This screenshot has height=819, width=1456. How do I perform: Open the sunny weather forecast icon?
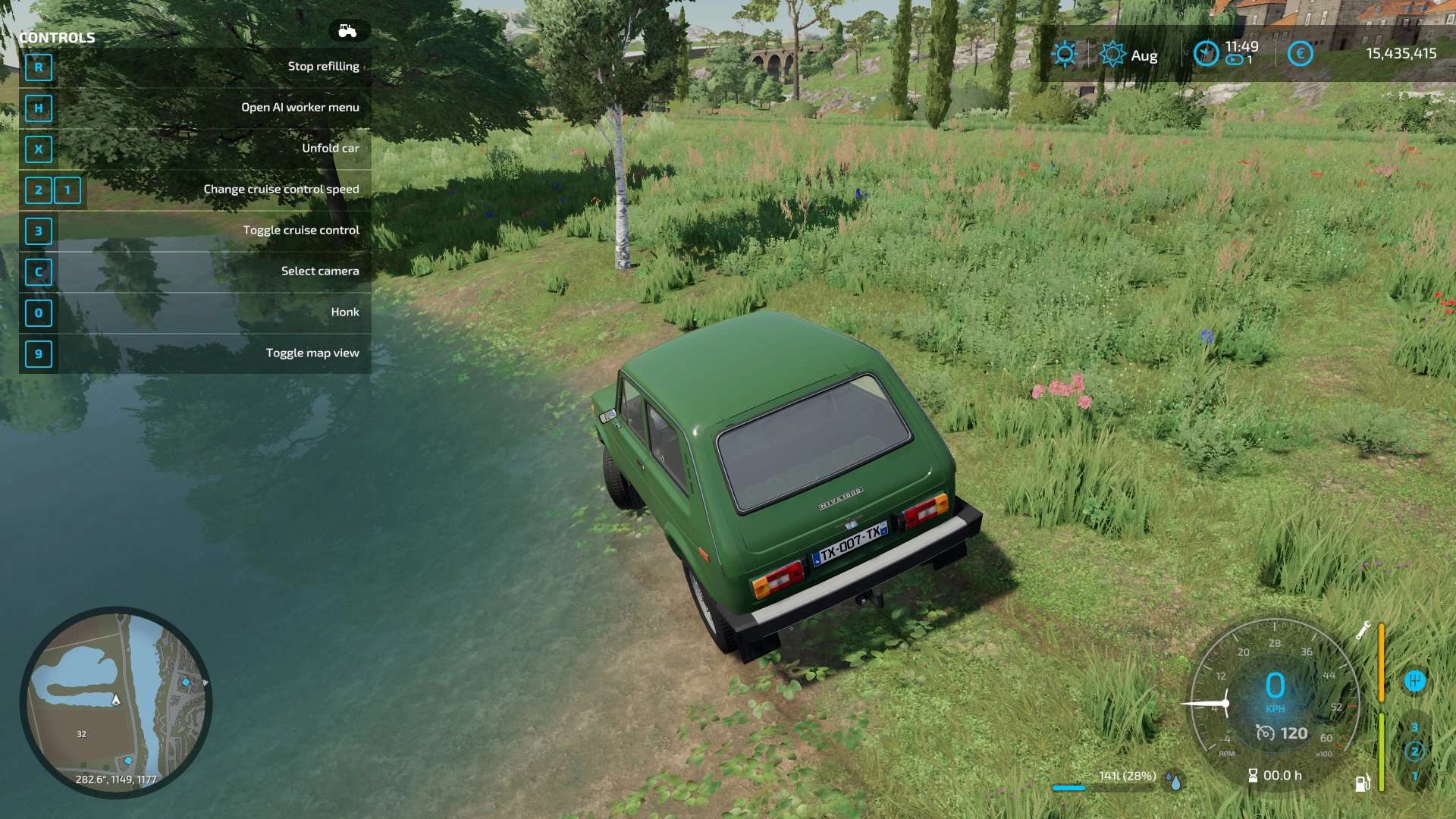pyautogui.click(x=1065, y=54)
